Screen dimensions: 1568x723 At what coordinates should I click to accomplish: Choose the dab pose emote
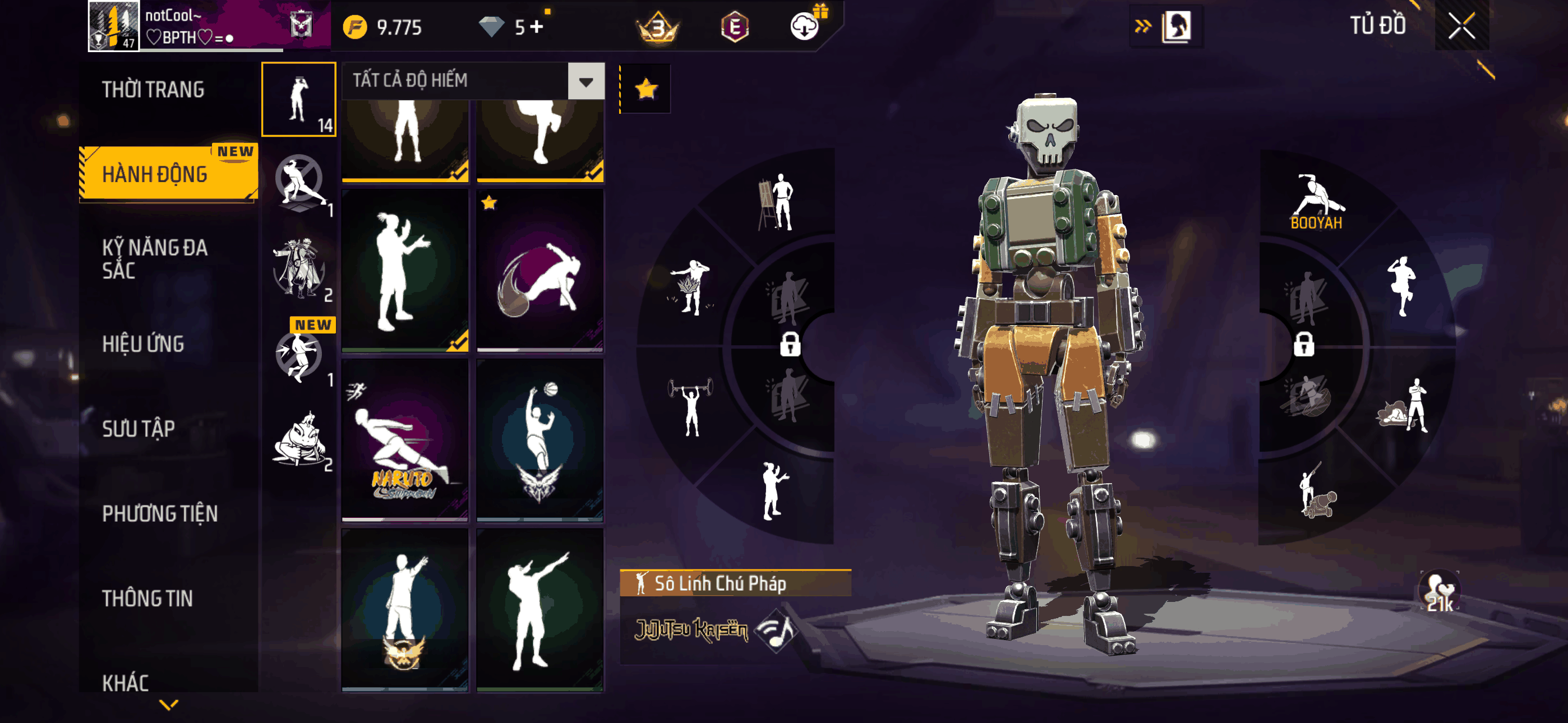[x=540, y=609]
